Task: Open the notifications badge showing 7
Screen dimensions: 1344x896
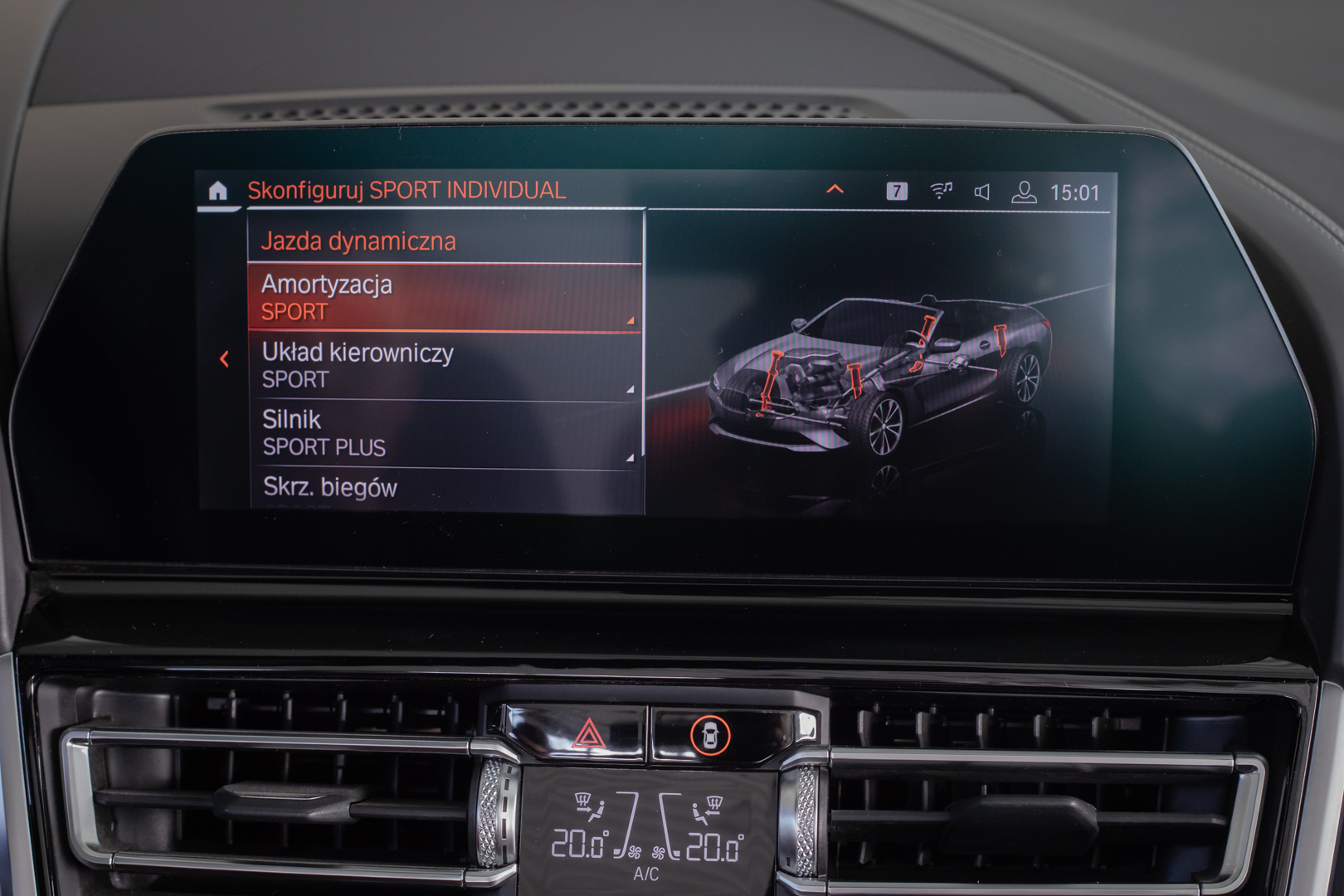Action: [x=896, y=192]
